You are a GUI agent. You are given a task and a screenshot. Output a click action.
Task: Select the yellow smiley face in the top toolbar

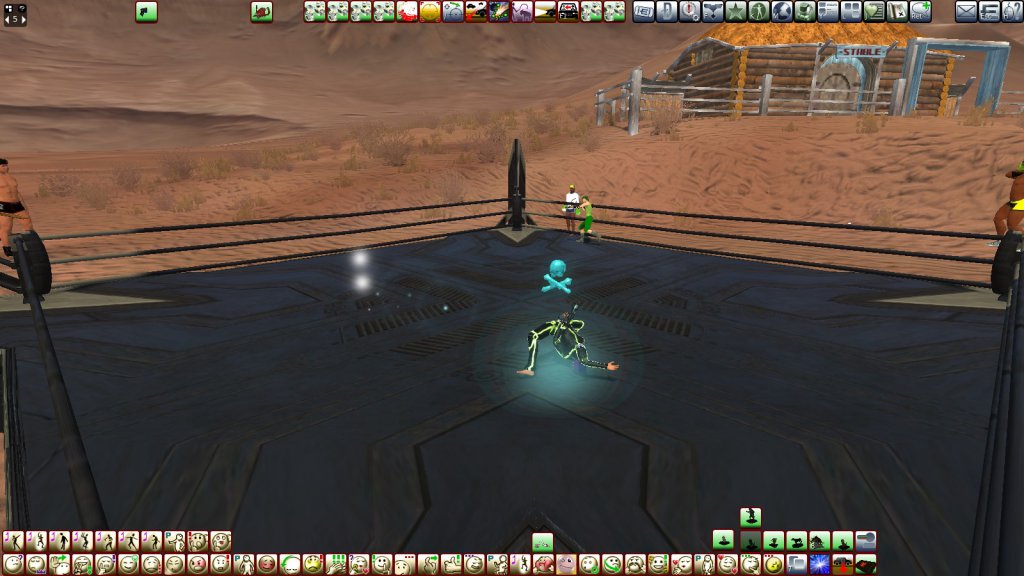[x=430, y=11]
